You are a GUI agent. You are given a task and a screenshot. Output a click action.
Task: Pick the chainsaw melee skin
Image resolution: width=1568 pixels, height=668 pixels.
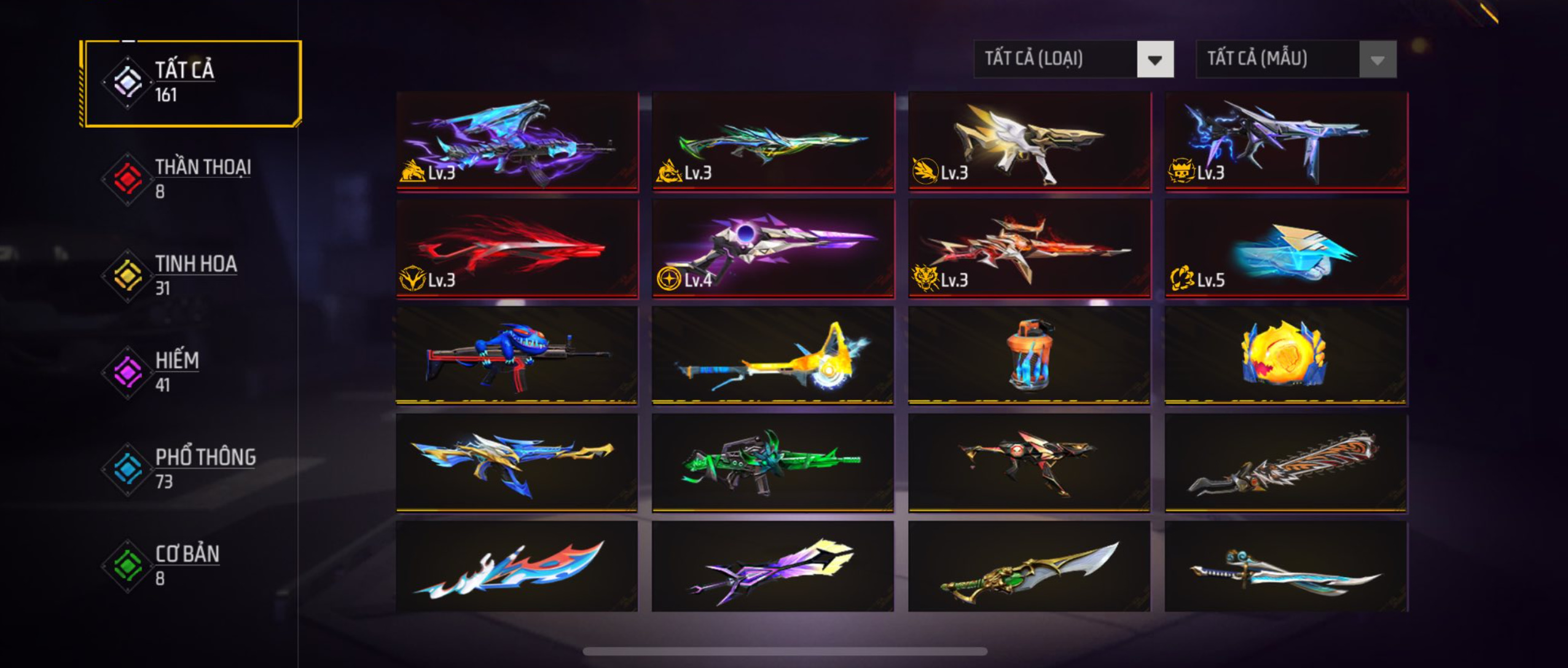[x=1286, y=462]
